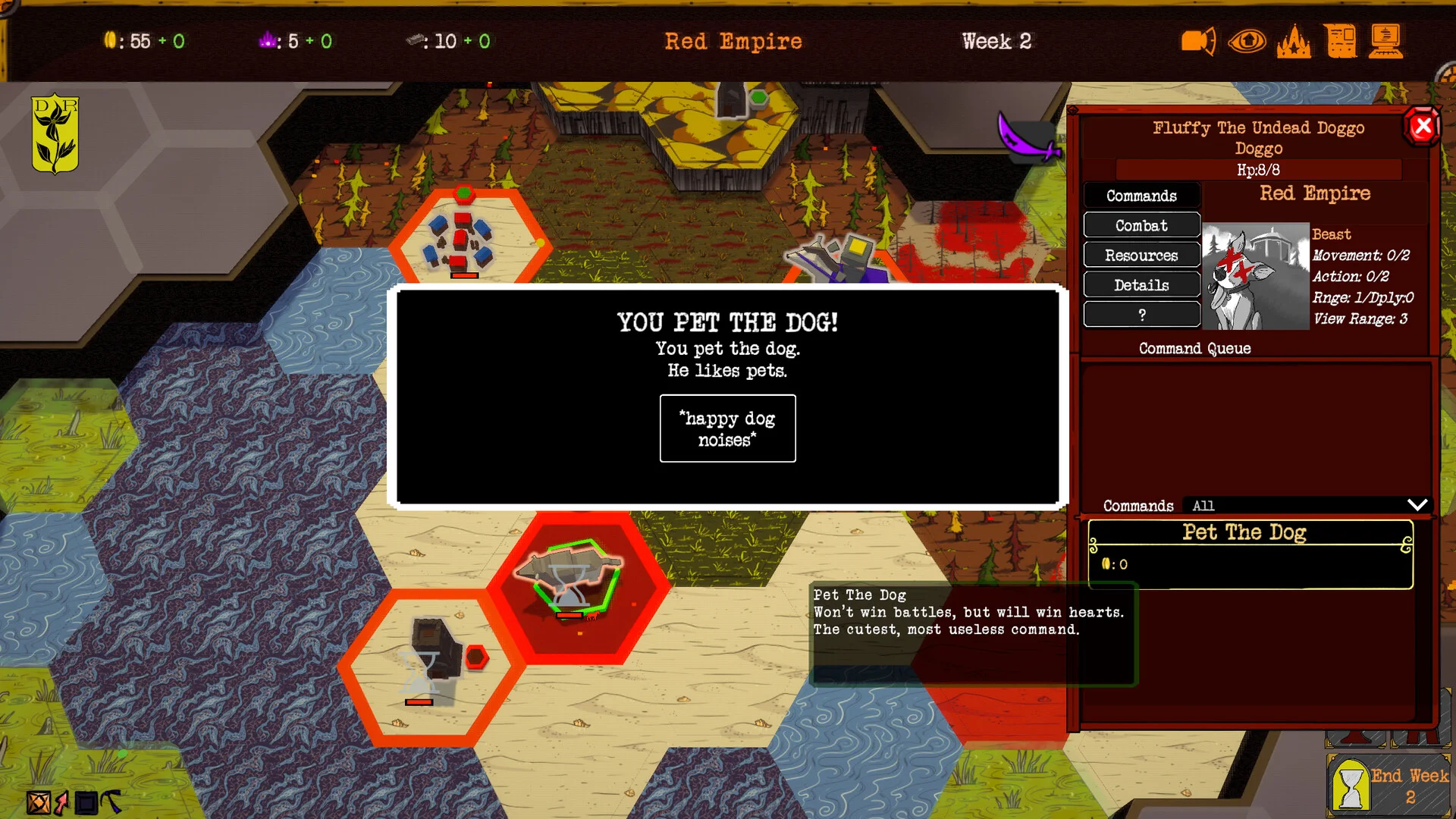Screen dimensions: 1456x819
Task: Open the computer icon menu
Action: (x=1386, y=41)
